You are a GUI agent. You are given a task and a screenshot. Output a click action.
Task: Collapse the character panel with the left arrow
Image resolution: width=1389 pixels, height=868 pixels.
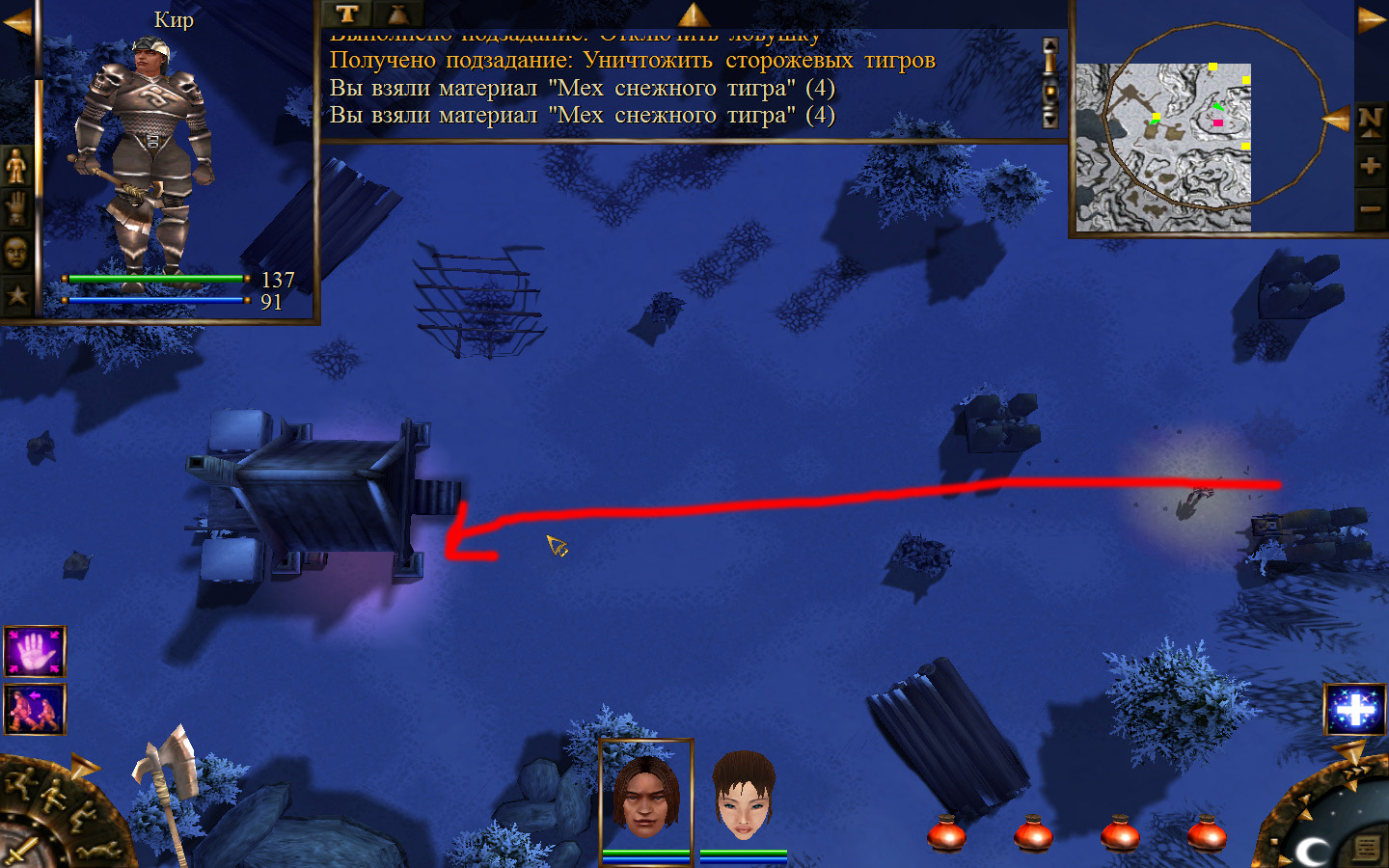(16, 22)
